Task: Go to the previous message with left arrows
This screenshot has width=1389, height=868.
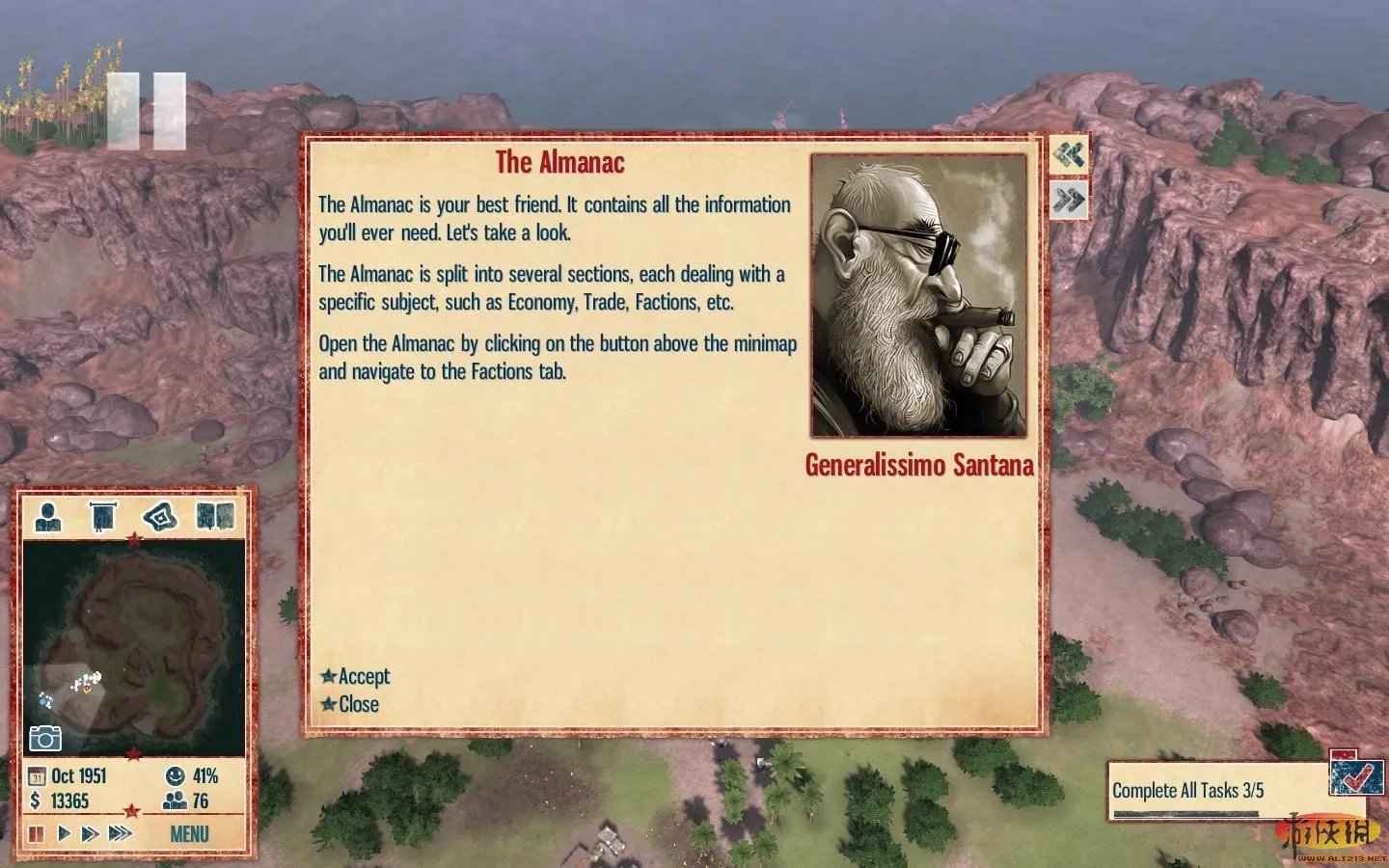Action: [x=1069, y=154]
